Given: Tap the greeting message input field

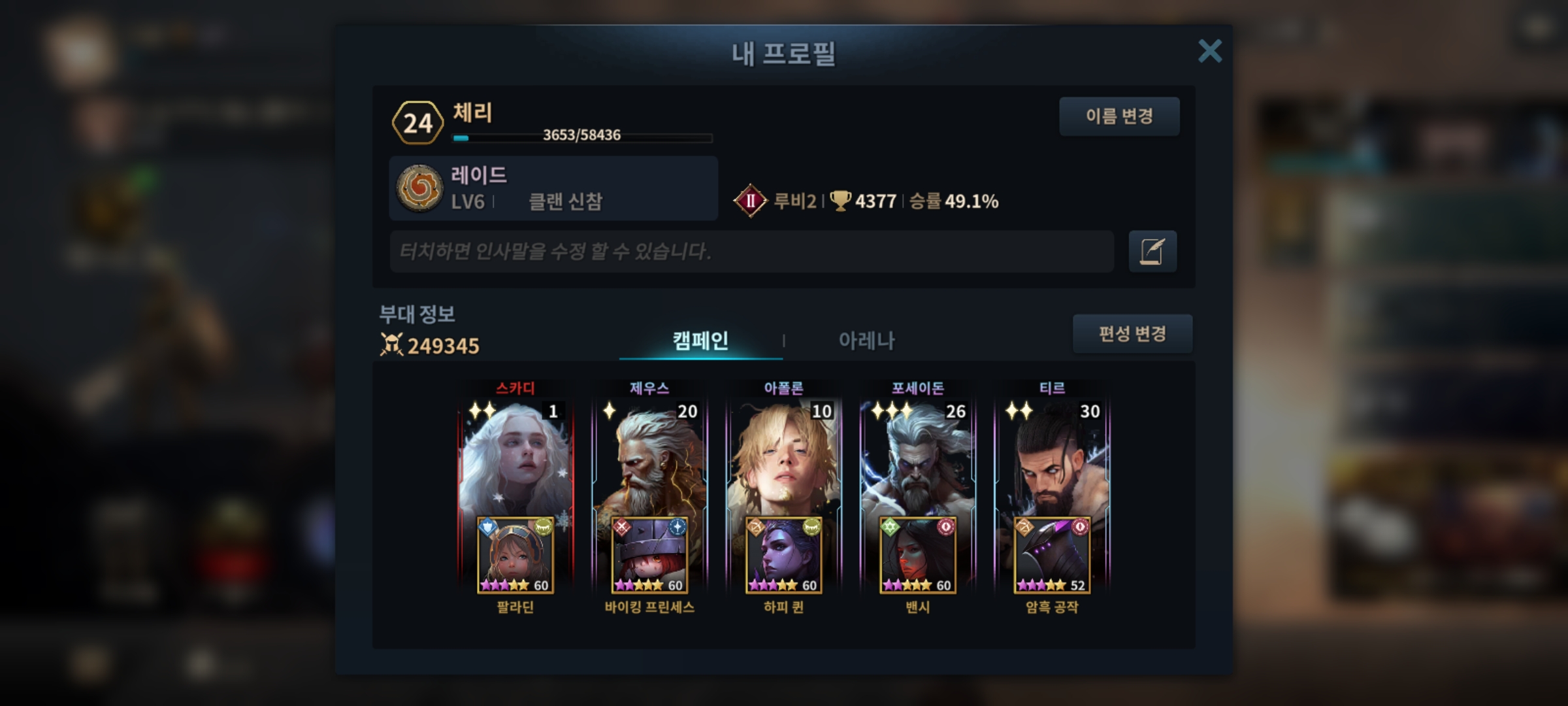Looking at the screenshot, I should (751, 251).
